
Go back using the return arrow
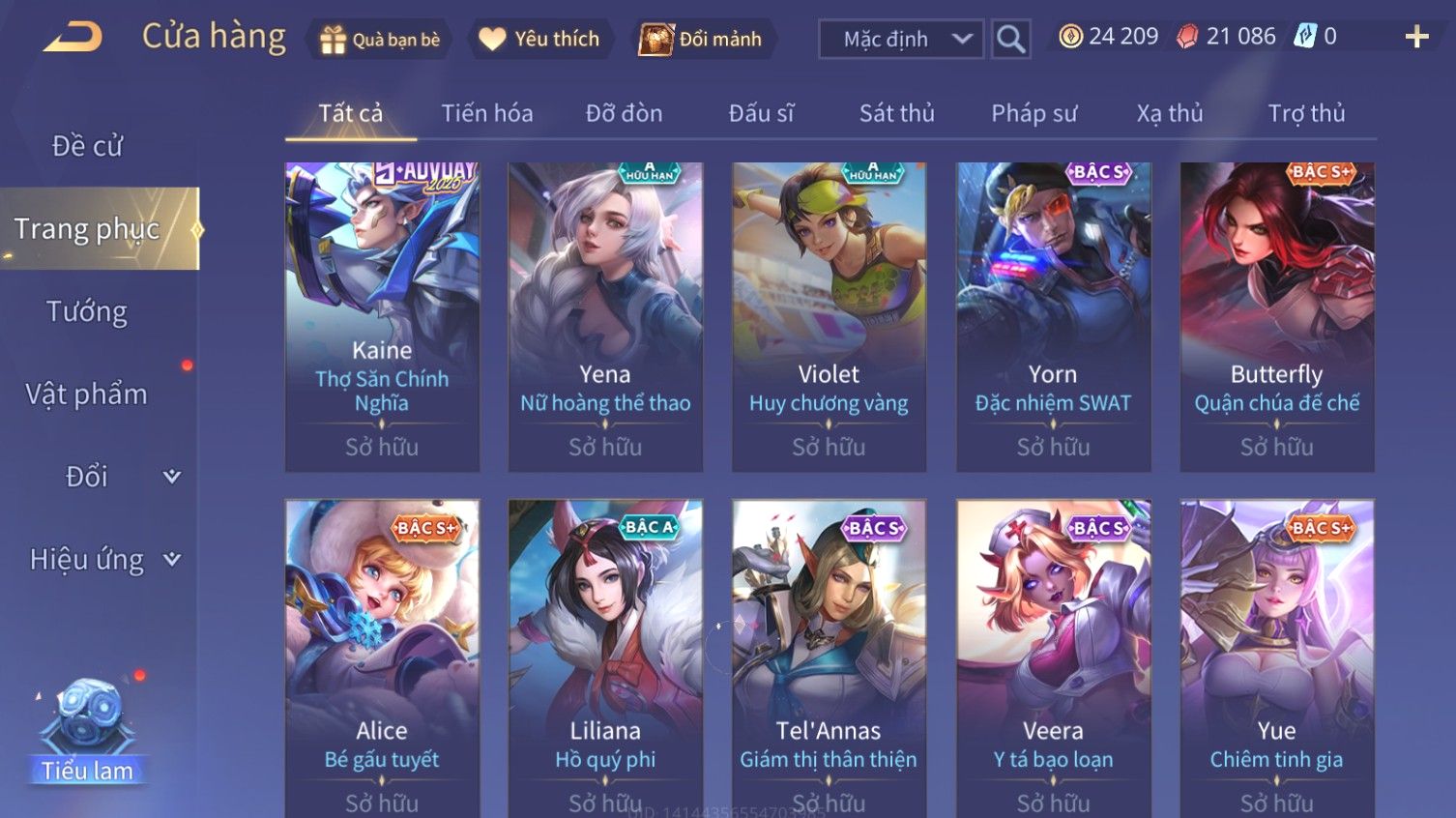(x=73, y=39)
